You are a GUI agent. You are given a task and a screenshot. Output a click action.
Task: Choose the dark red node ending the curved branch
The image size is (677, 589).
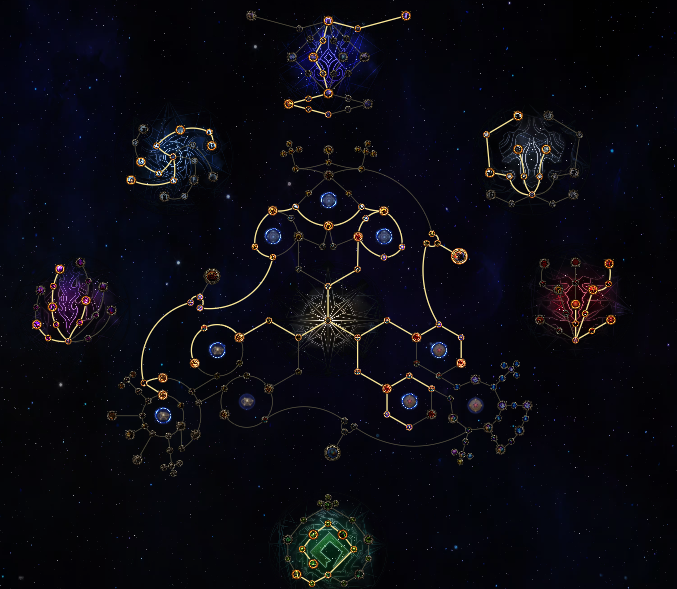tap(212, 276)
